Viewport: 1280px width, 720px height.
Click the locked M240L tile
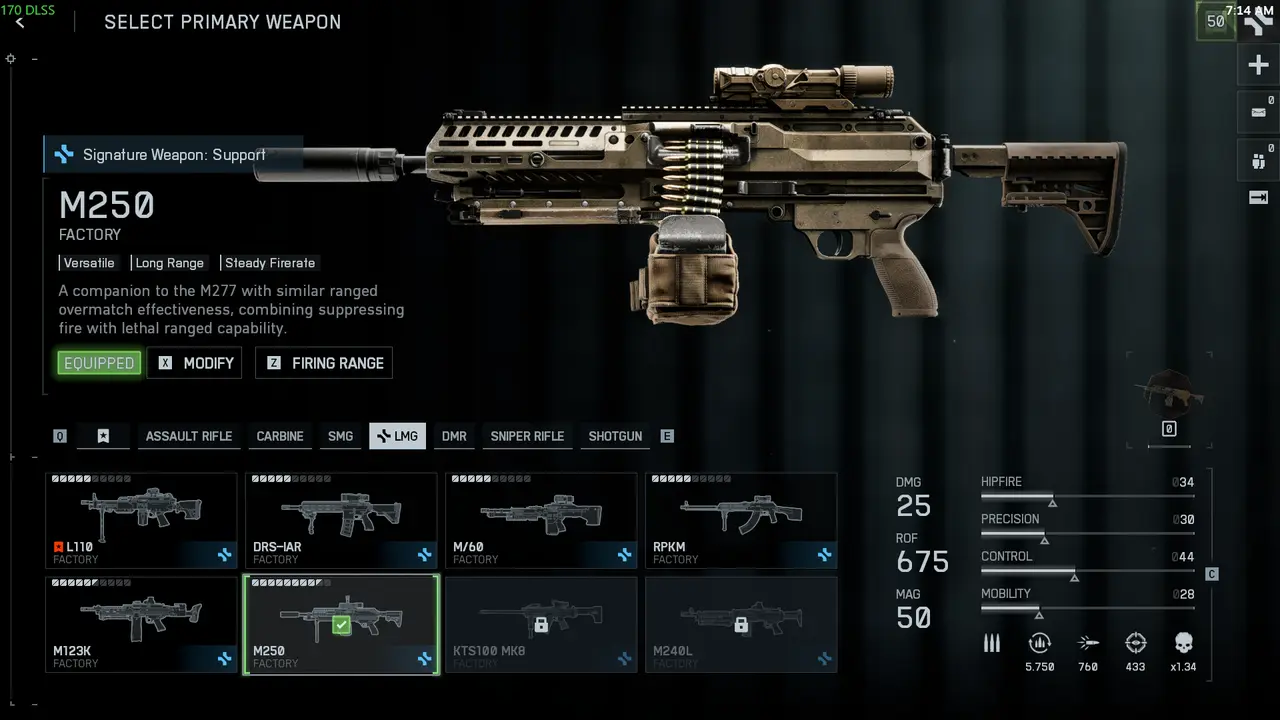[x=741, y=624]
